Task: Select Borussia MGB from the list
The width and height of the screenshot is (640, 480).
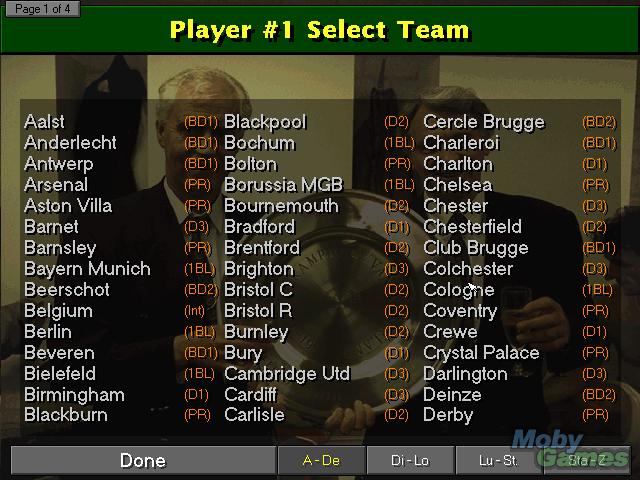Action: tap(283, 185)
